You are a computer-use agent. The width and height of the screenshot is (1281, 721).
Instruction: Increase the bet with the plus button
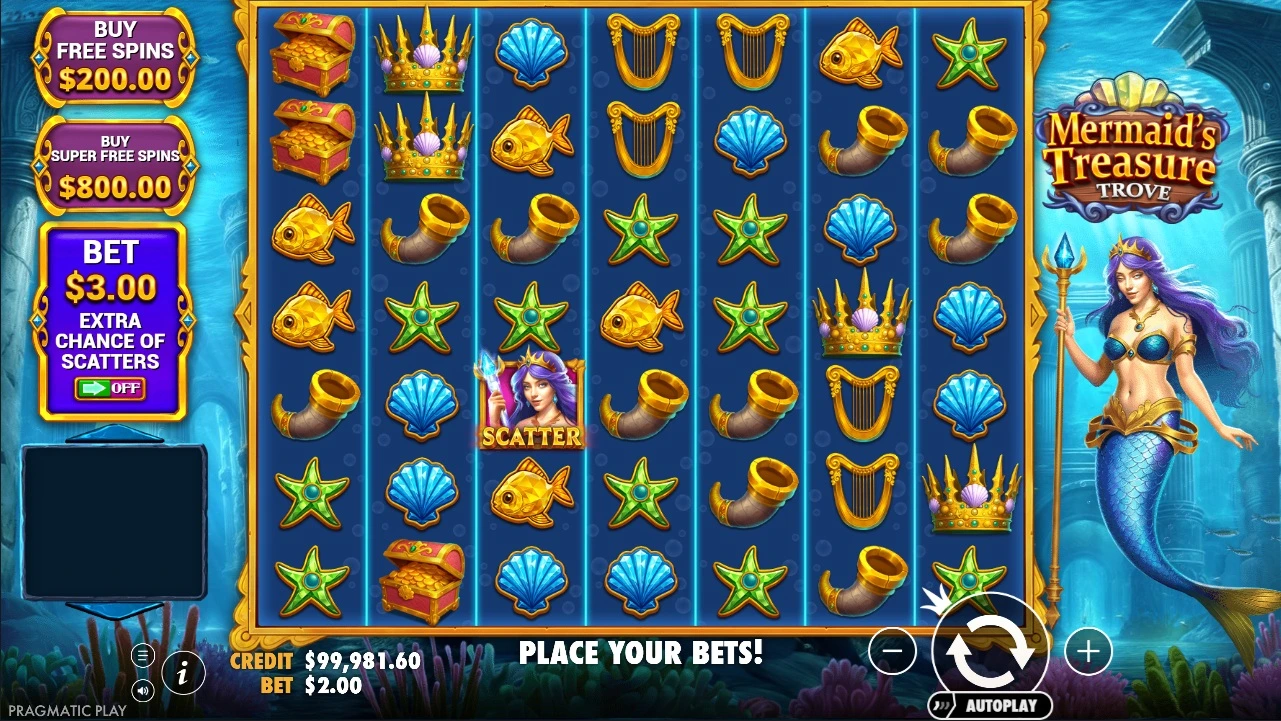pos(1088,652)
